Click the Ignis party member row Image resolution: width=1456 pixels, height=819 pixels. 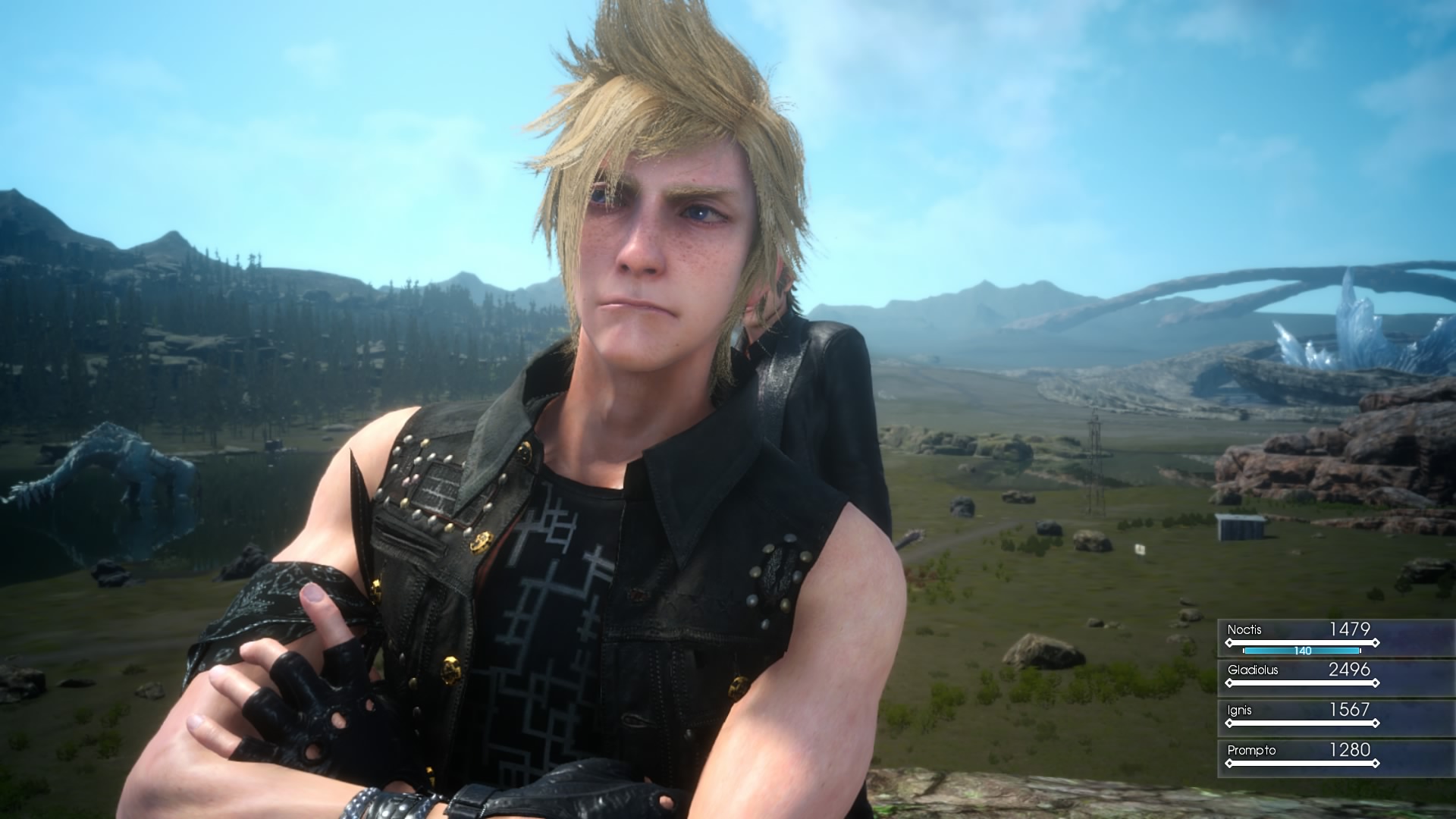click(1301, 717)
